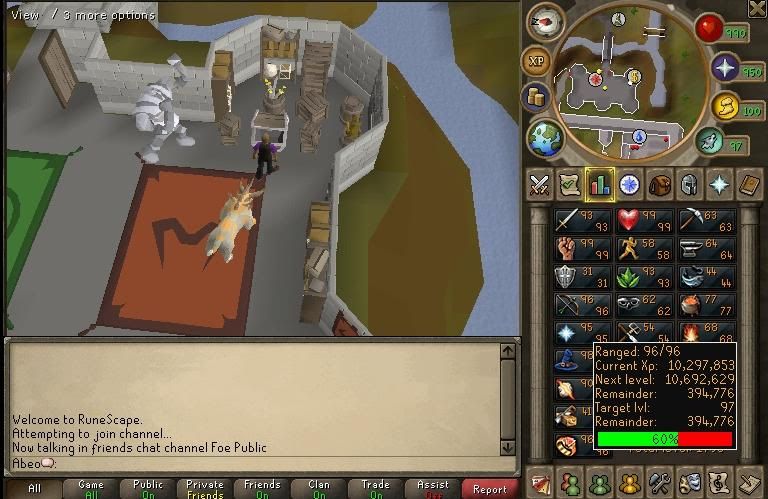Toggle run with the boot energy orb
The height and width of the screenshot is (499, 768).
(x=711, y=142)
